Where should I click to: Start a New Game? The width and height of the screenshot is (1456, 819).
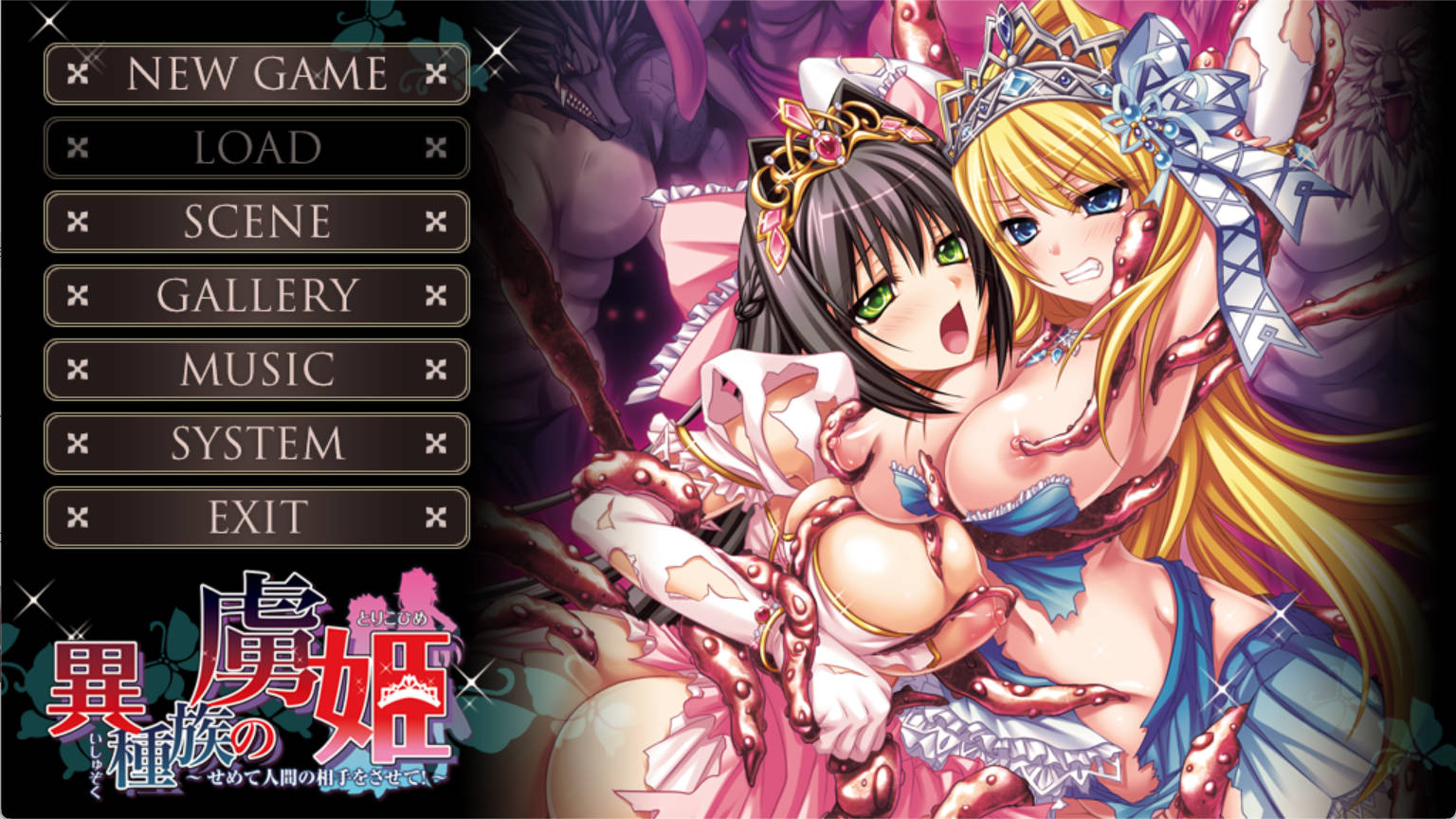[257, 74]
